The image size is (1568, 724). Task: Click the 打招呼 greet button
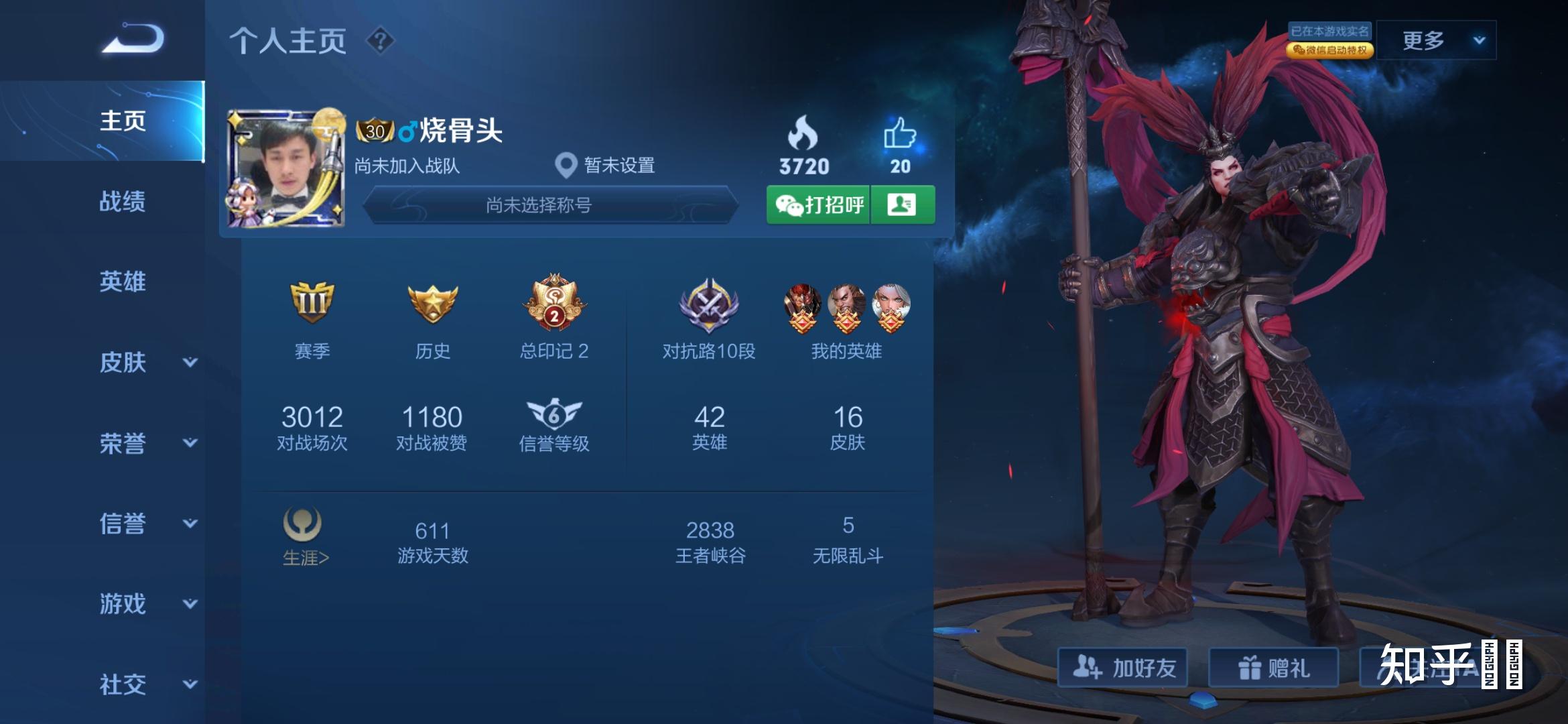tap(819, 204)
